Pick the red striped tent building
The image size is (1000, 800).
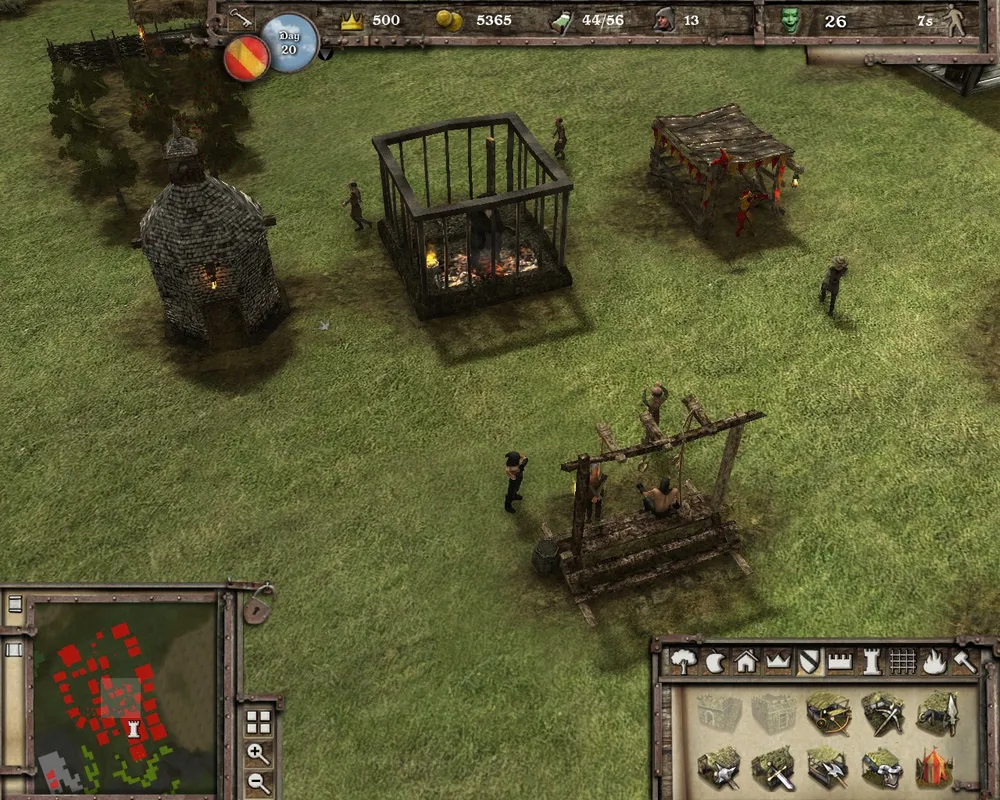point(937,768)
